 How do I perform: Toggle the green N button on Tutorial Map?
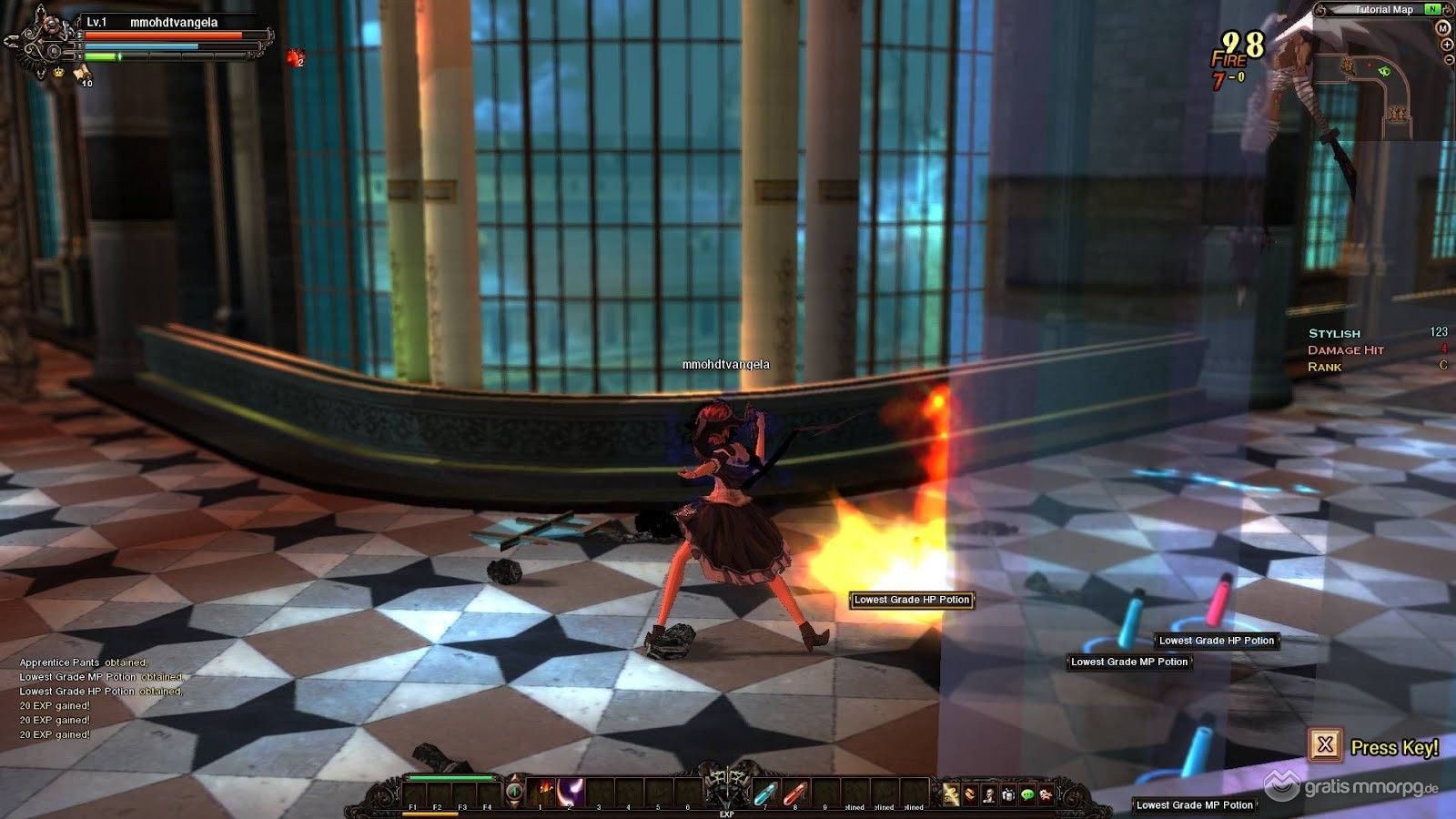point(1433,10)
